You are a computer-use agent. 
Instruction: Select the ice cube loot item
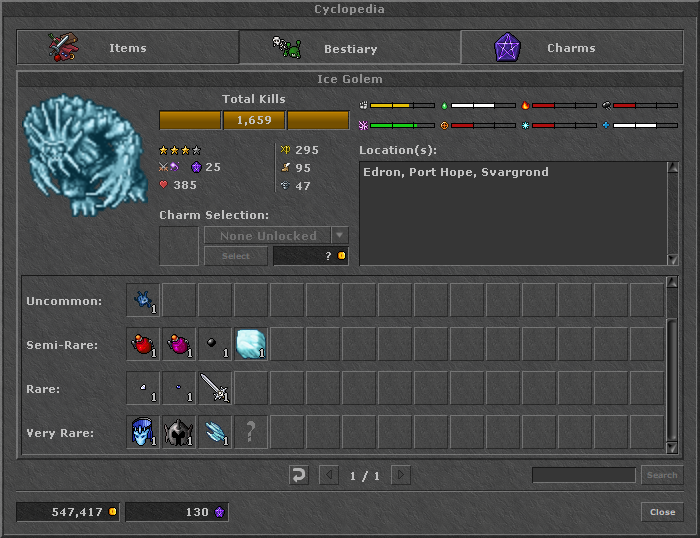(251, 344)
